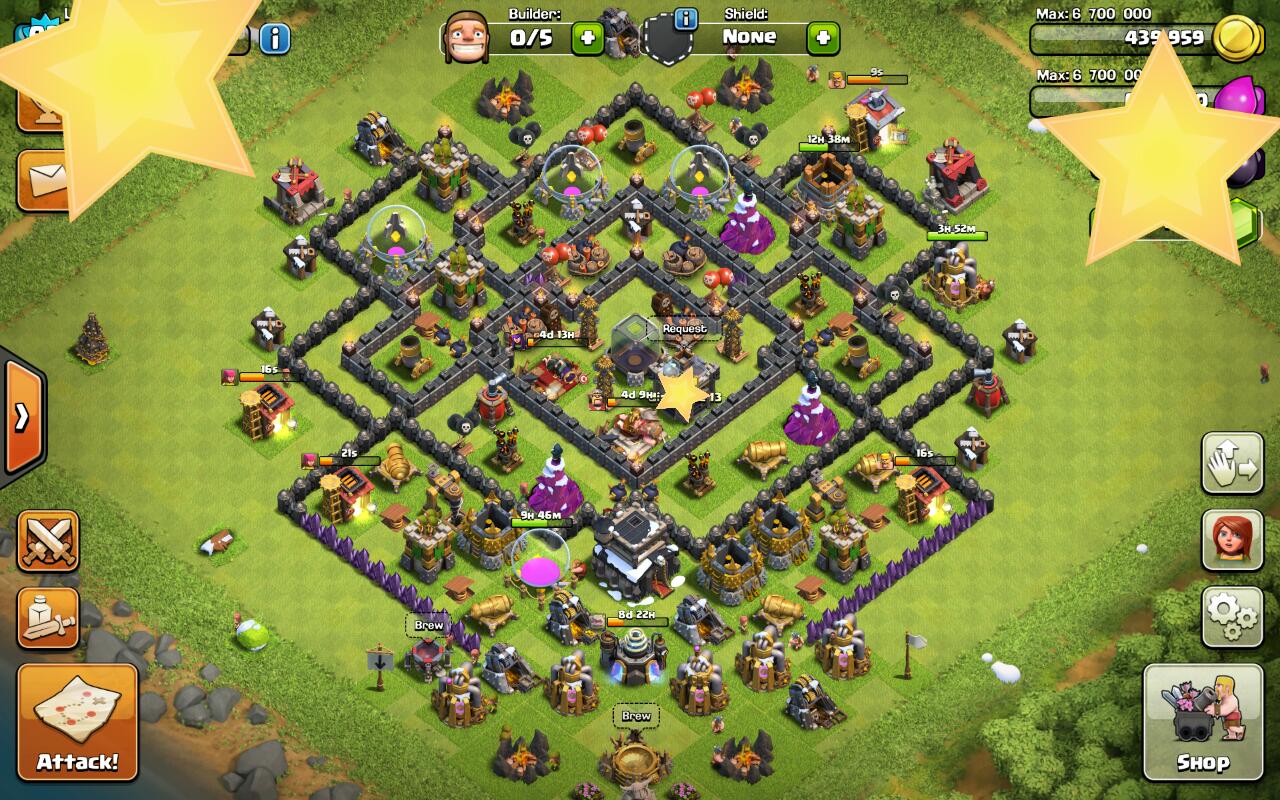
Task: Open the Shop
Action: (1201, 720)
